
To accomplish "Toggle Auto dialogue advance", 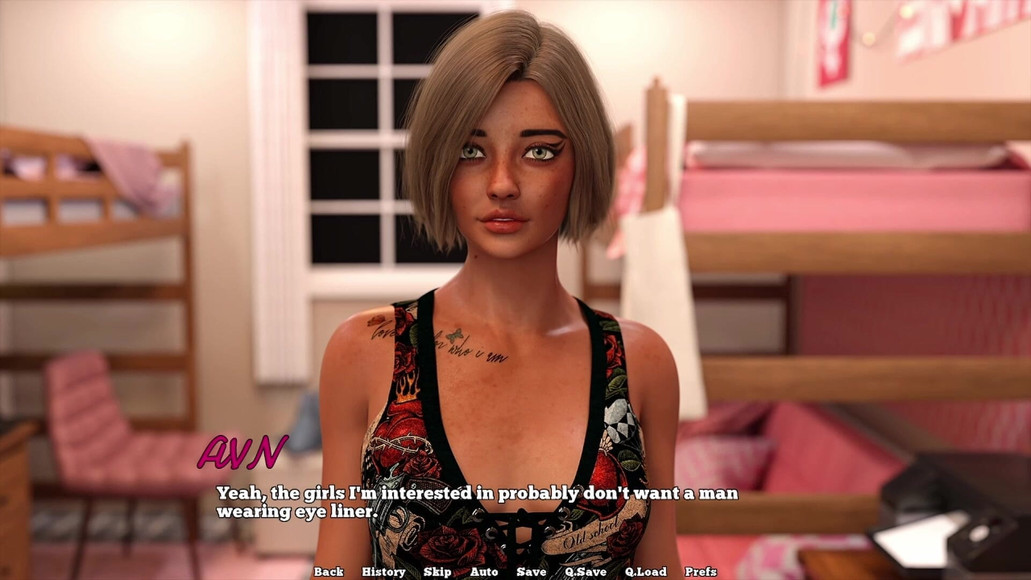I will tap(484, 572).
